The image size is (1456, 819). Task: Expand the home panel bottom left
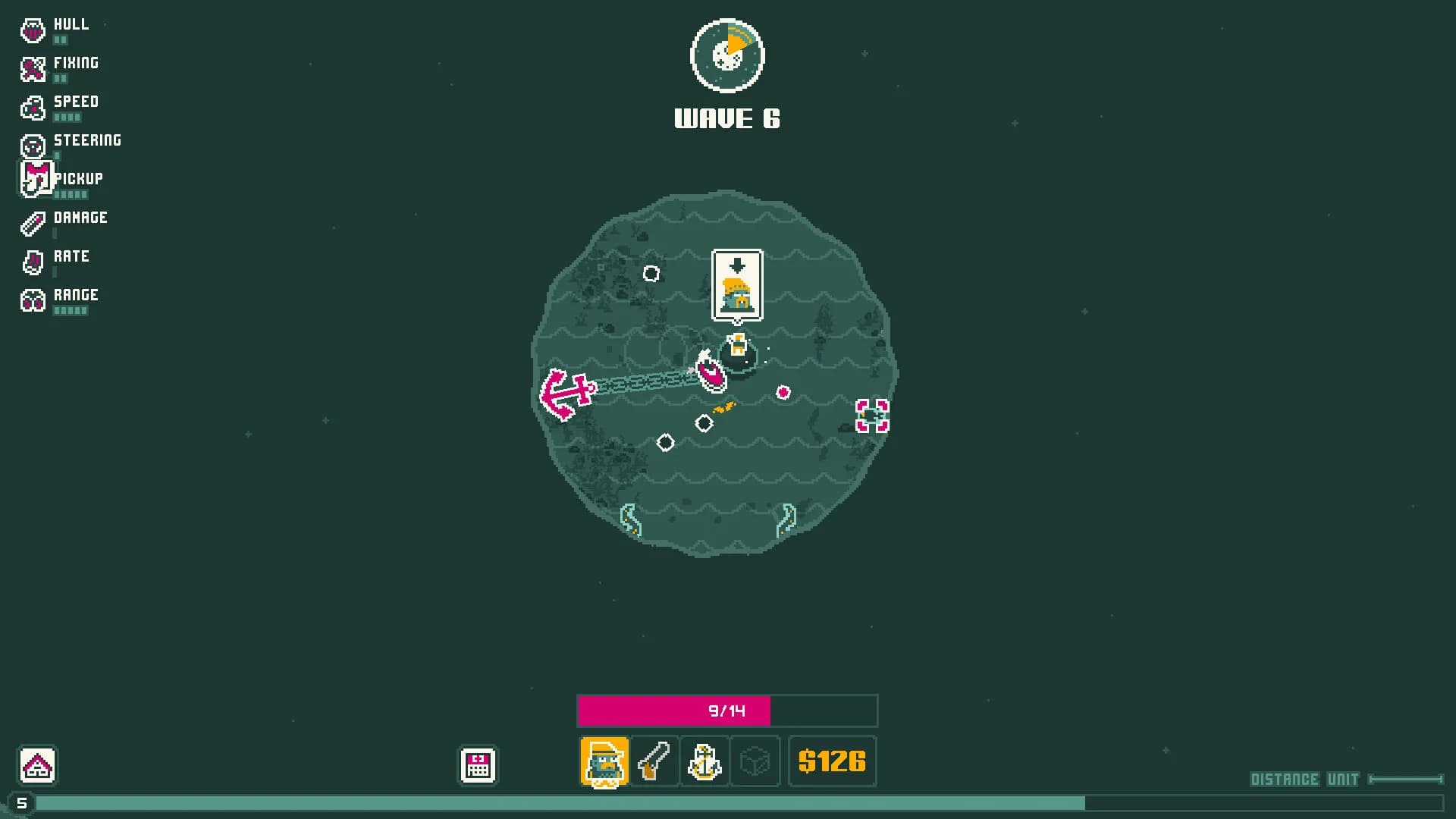pyautogui.click(x=36, y=766)
